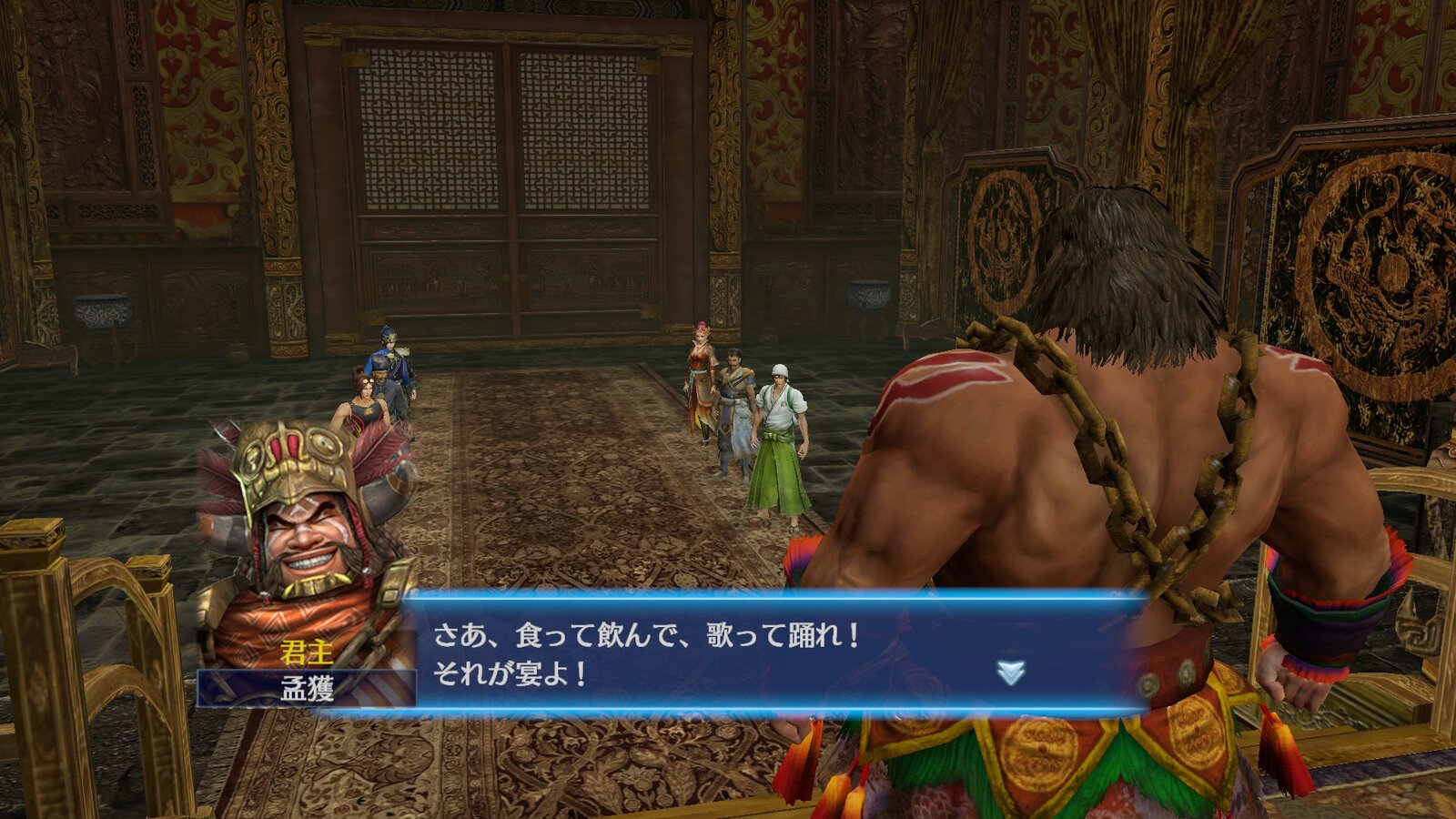Click the blue vase on the left ledge
This screenshot has height=819, width=1456.
pos(100,314)
